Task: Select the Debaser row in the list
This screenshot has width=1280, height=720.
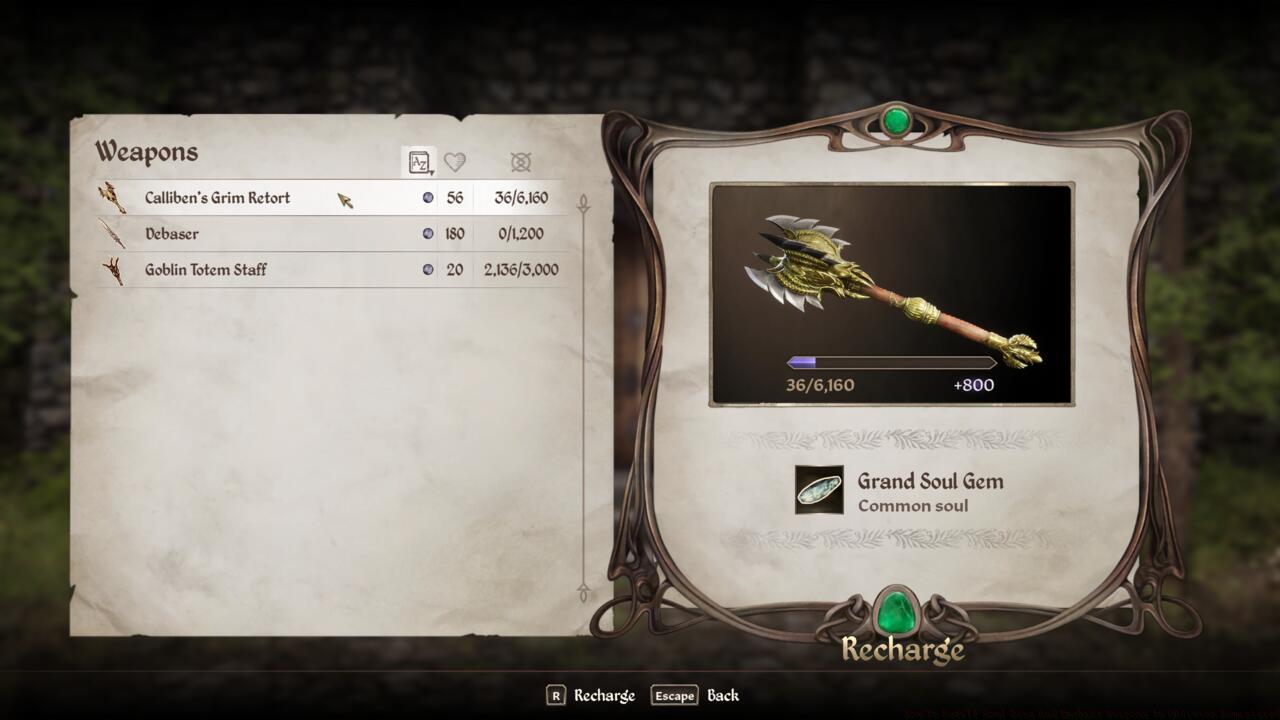Action: (x=280, y=233)
